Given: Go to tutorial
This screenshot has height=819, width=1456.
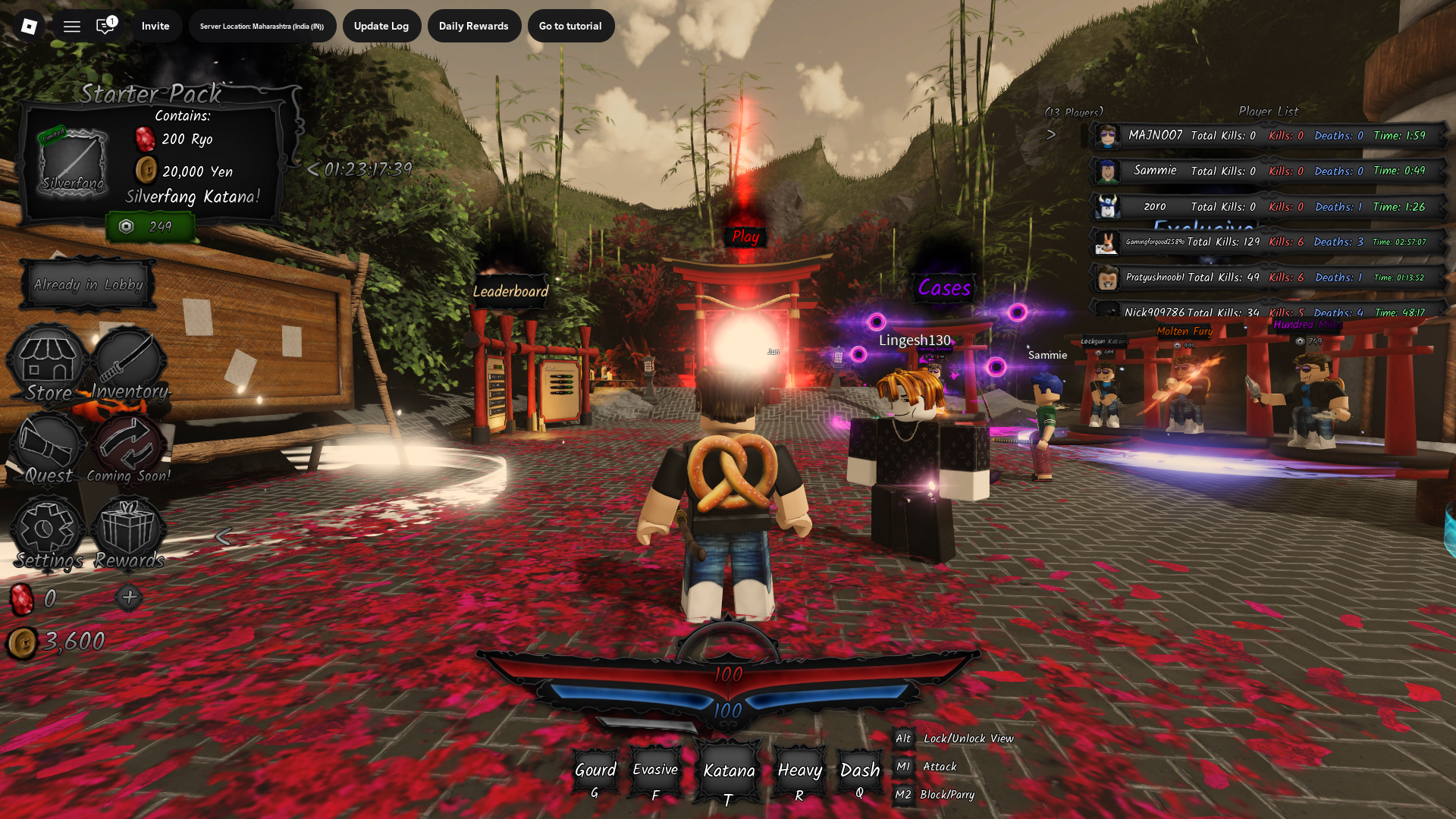Looking at the screenshot, I should 570,26.
